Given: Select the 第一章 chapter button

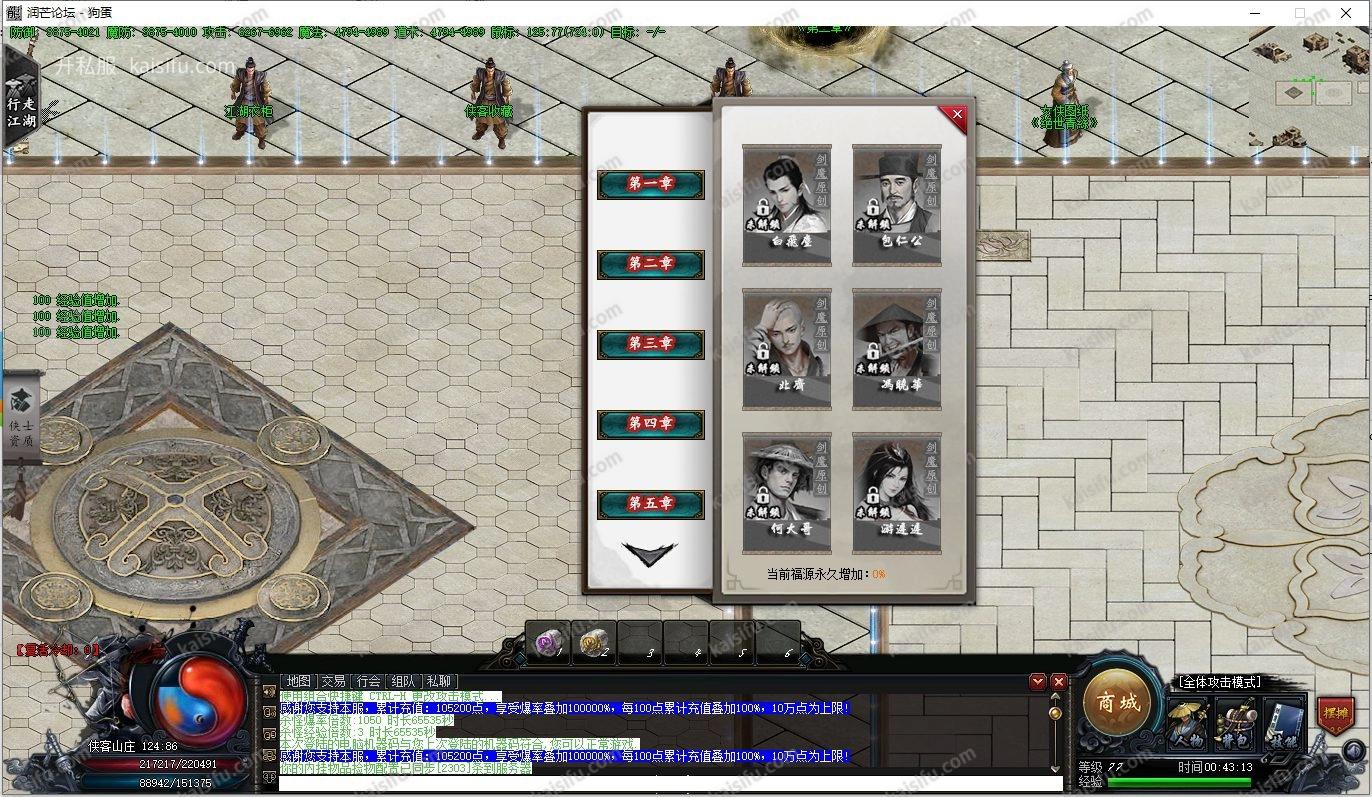Looking at the screenshot, I should point(650,184).
